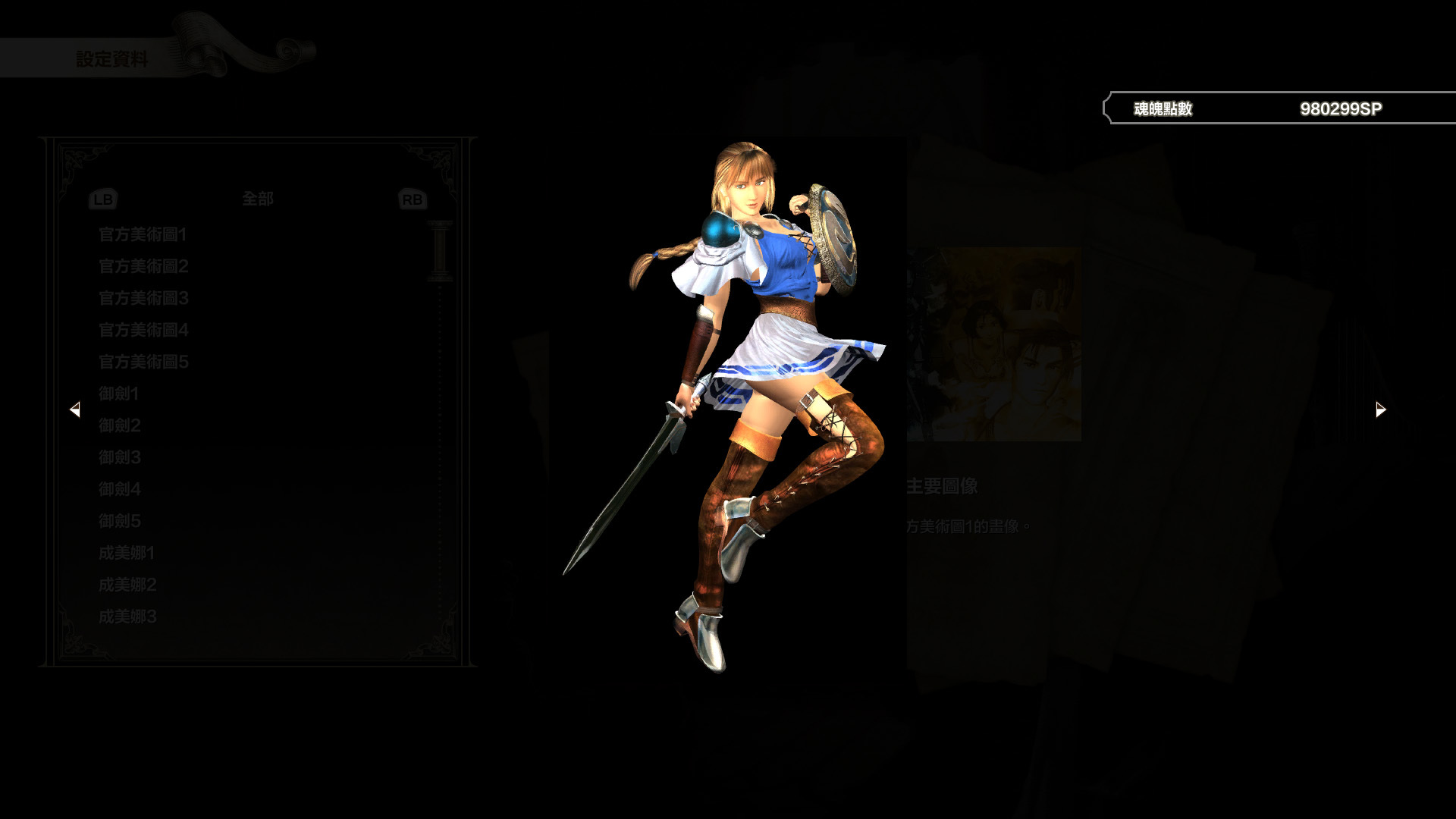Click the 980299SP points value
The height and width of the screenshot is (819, 1456).
point(1342,108)
